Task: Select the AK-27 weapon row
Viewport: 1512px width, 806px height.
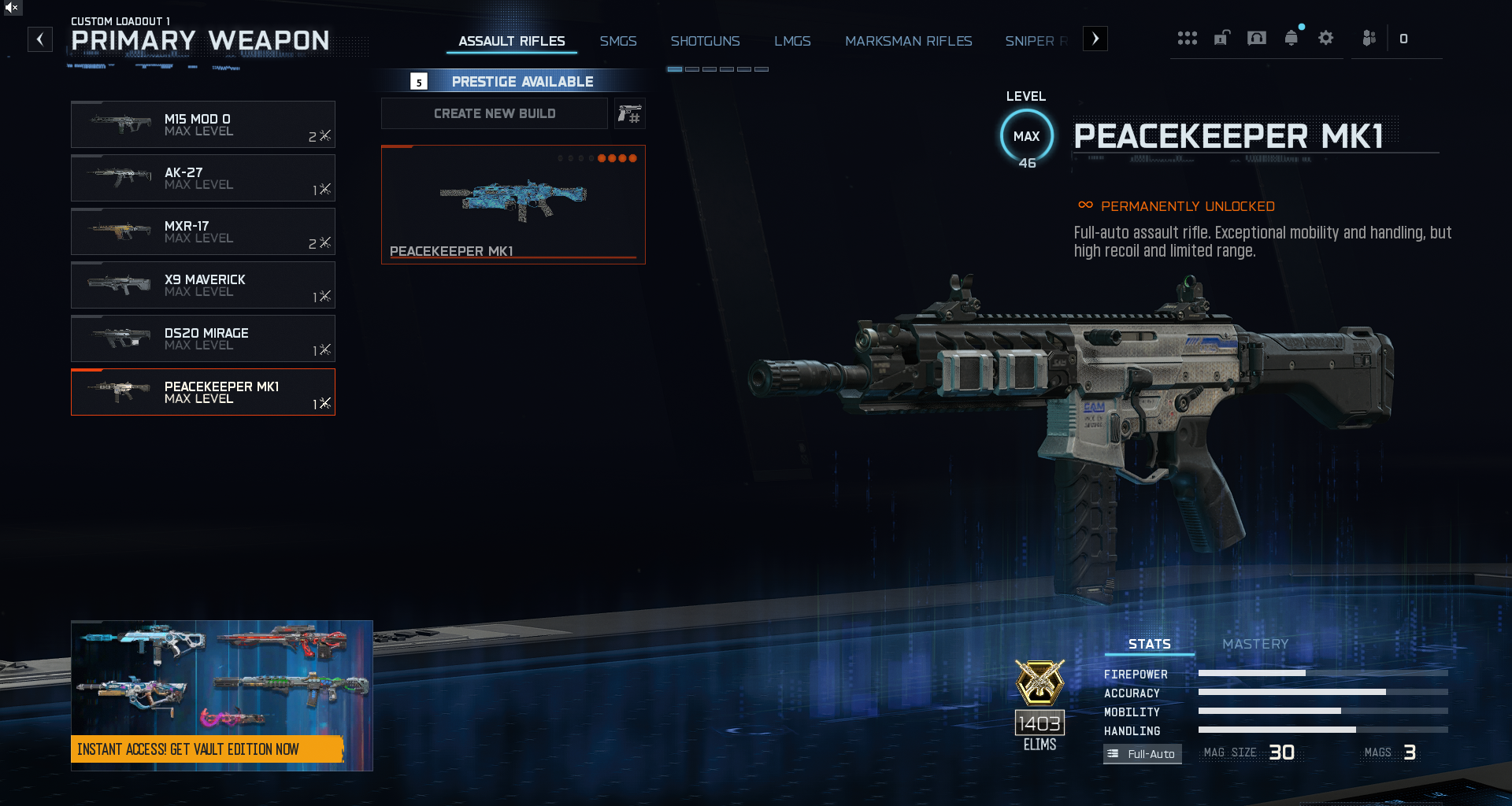Action: [x=203, y=178]
